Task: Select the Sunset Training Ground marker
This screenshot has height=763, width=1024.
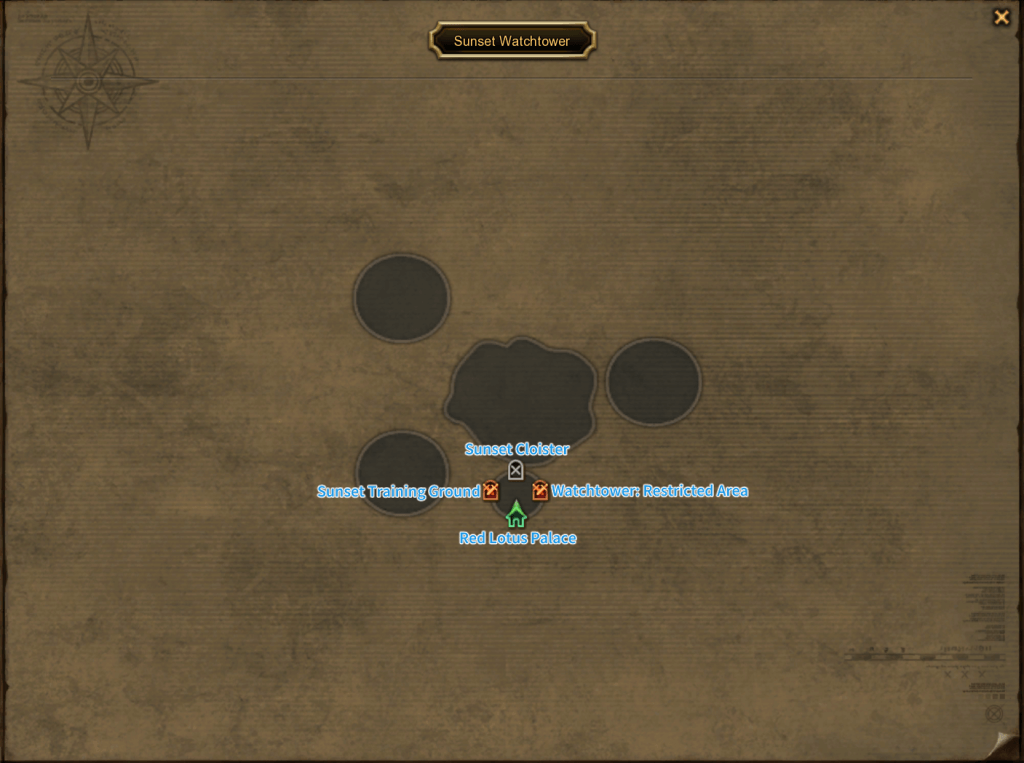Action: [x=491, y=491]
